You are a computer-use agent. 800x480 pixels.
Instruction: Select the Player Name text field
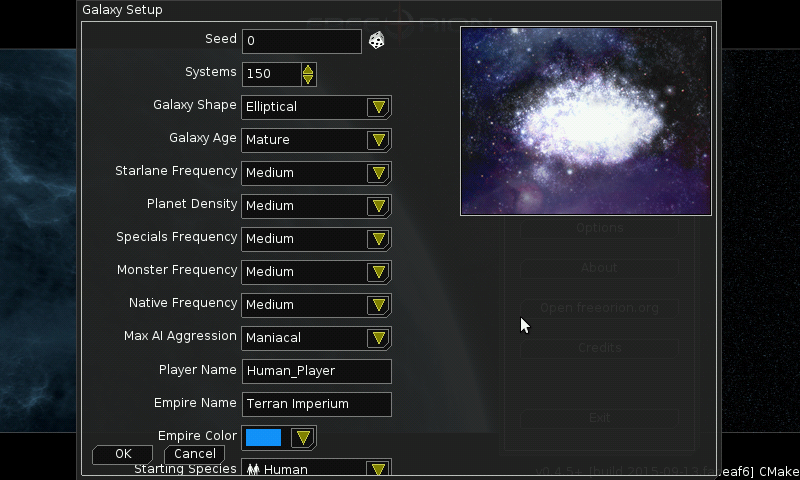coord(316,371)
